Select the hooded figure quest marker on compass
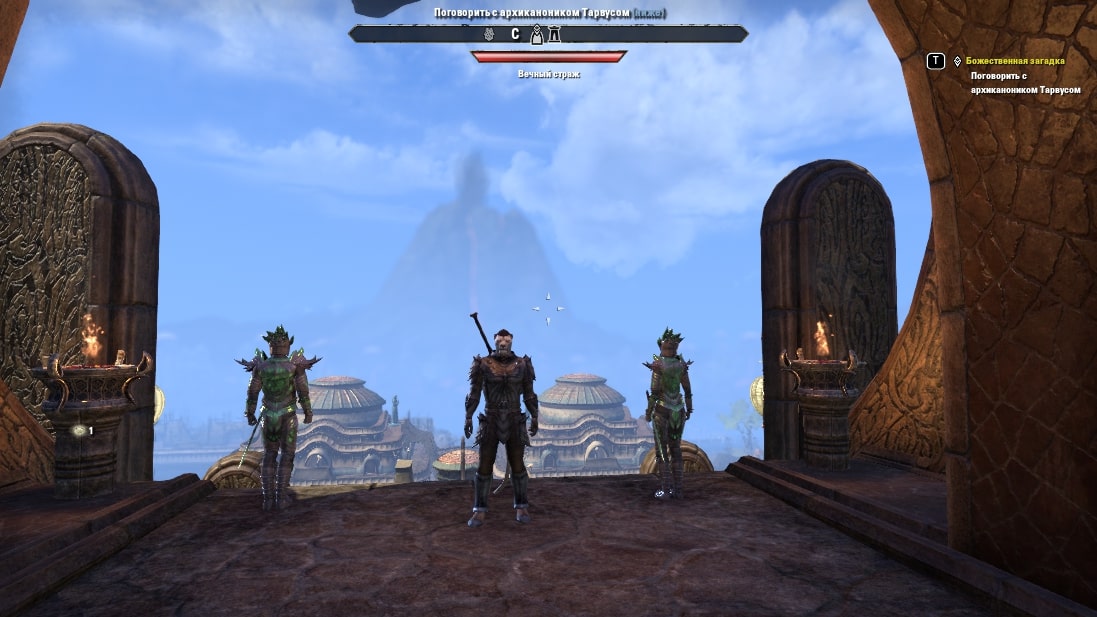 [x=537, y=35]
